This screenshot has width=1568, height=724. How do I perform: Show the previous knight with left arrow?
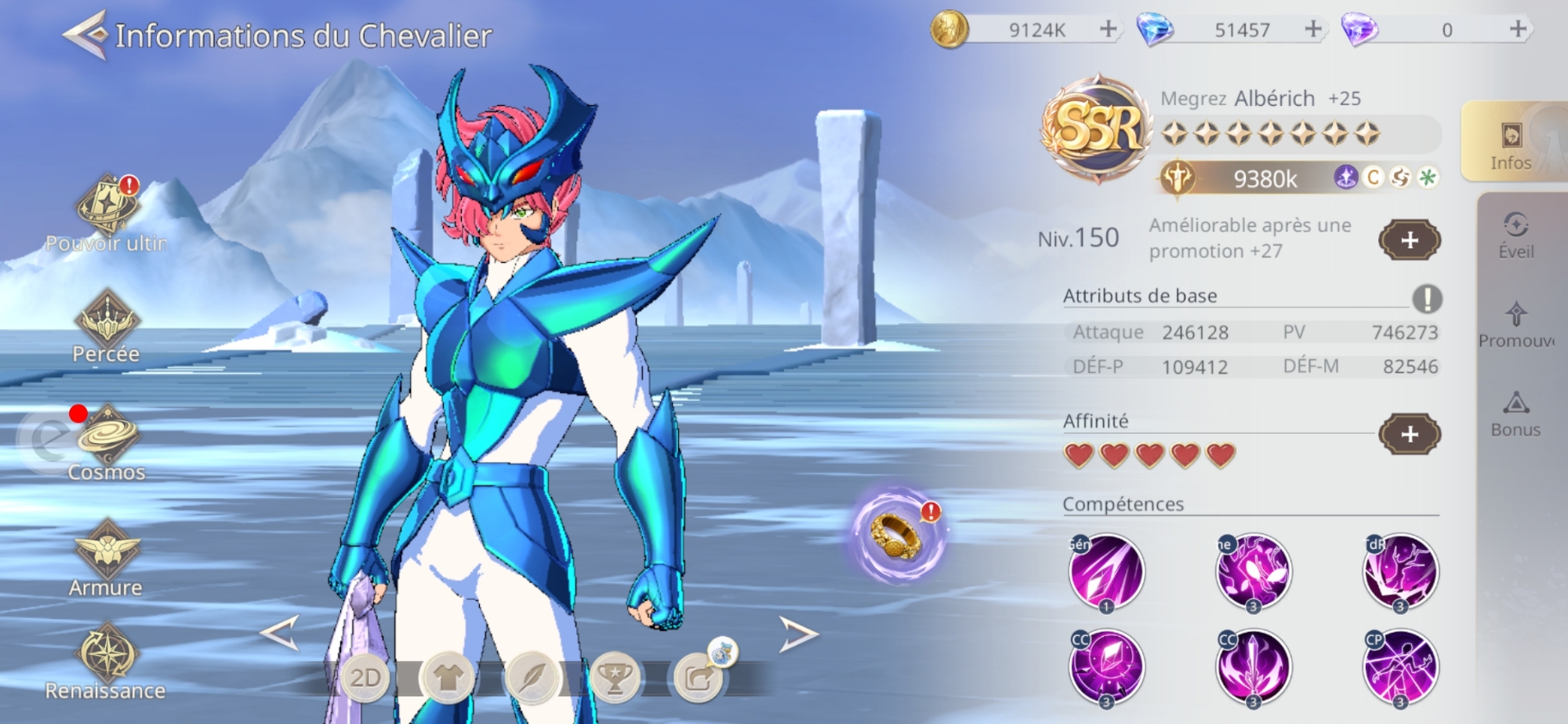(x=280, y=632)
